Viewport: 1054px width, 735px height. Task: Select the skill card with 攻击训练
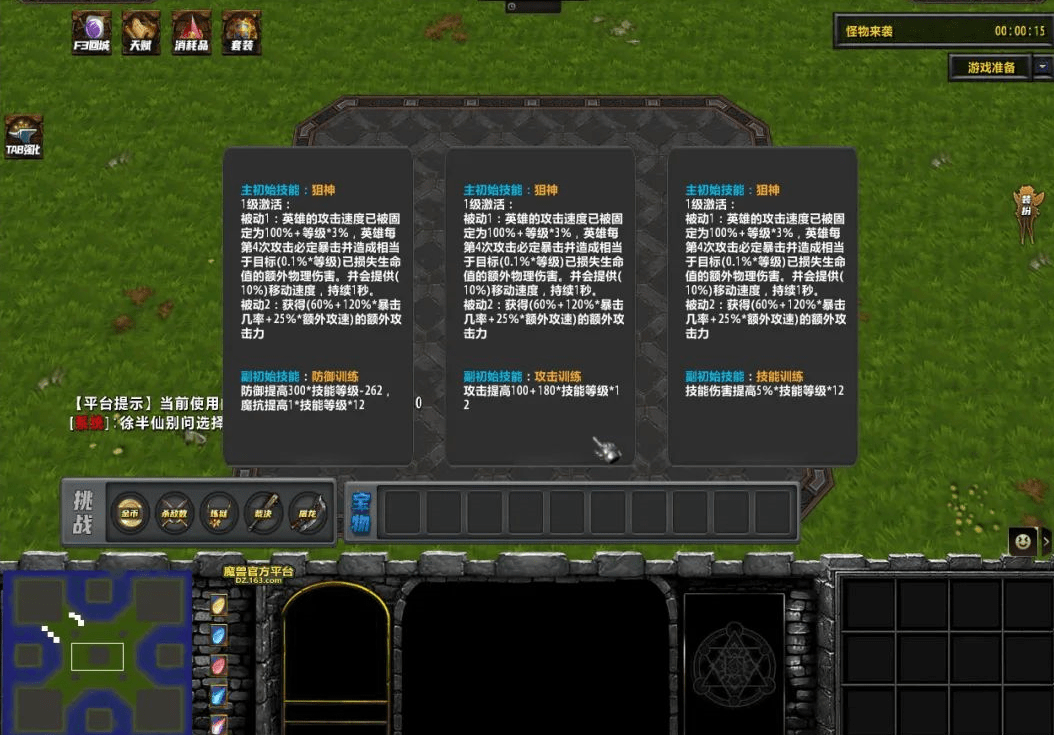click(540, 305)
